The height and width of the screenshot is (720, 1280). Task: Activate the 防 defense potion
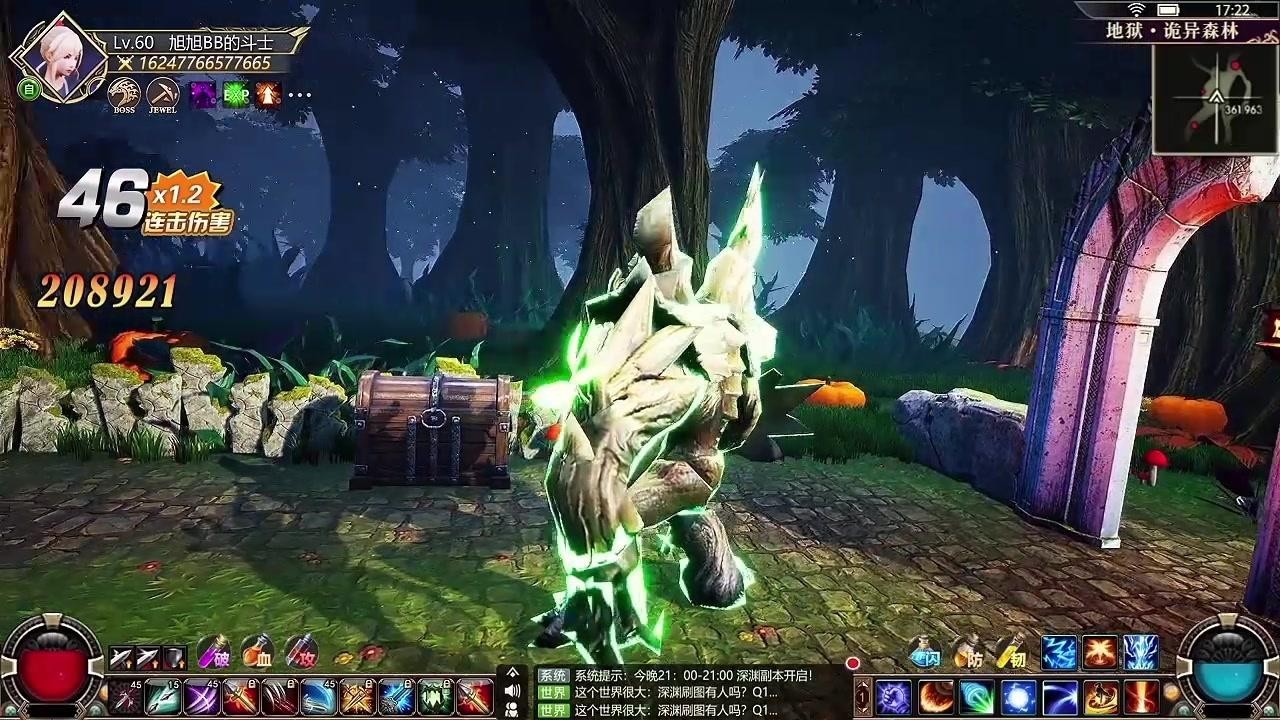click(970, 657)
